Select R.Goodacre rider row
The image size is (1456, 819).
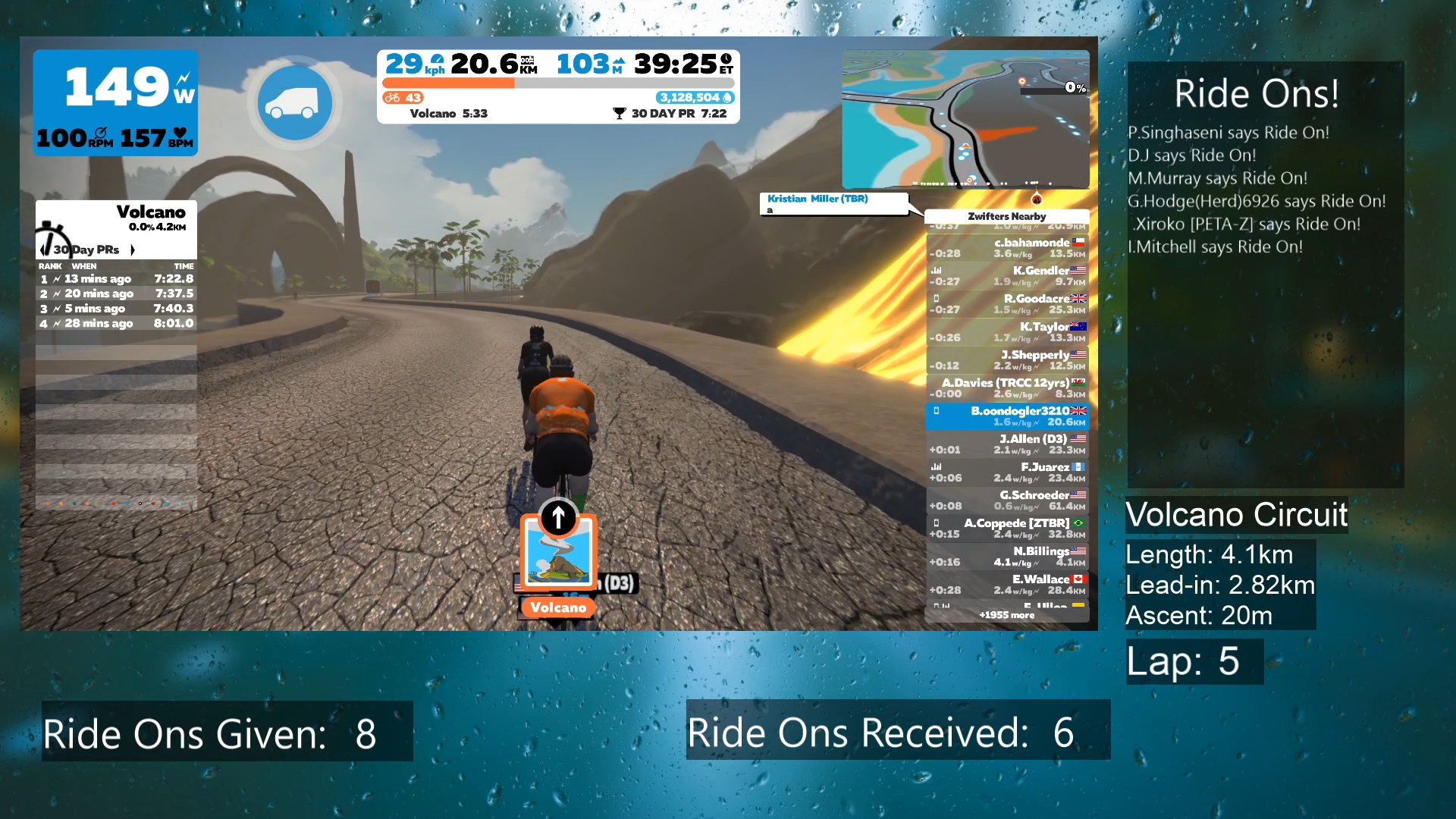[1007, 304]
